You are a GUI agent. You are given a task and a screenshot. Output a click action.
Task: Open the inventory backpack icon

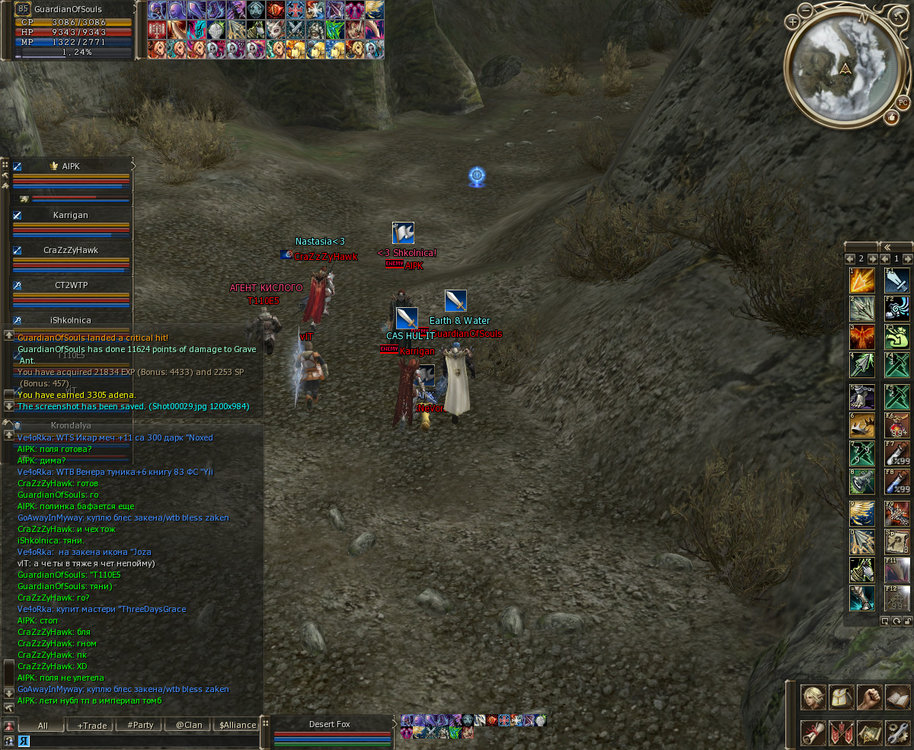tap(840, 698)
